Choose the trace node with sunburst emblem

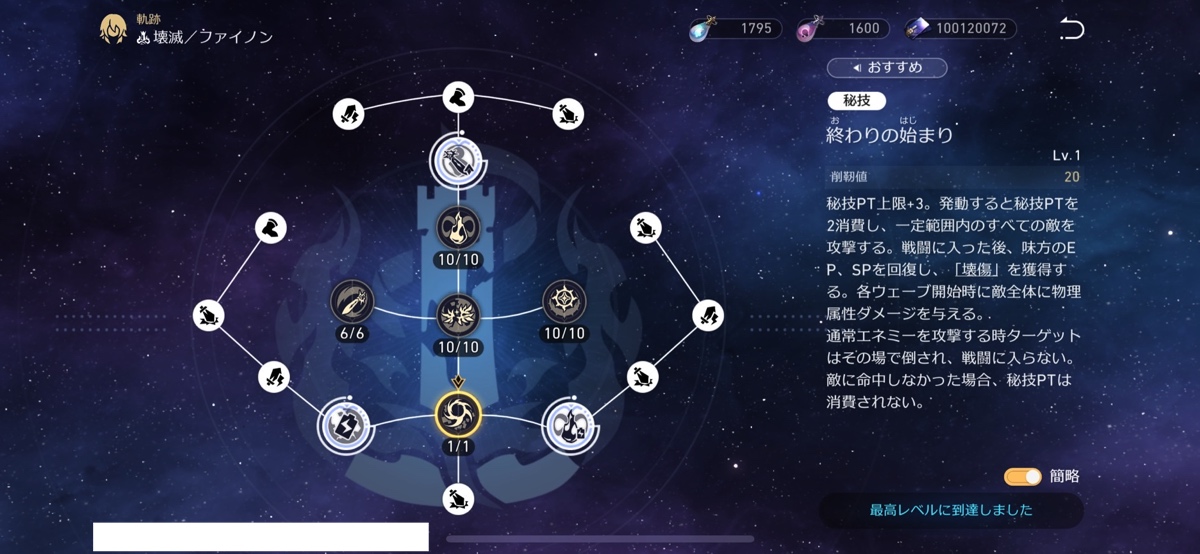[x=565, y=301]
